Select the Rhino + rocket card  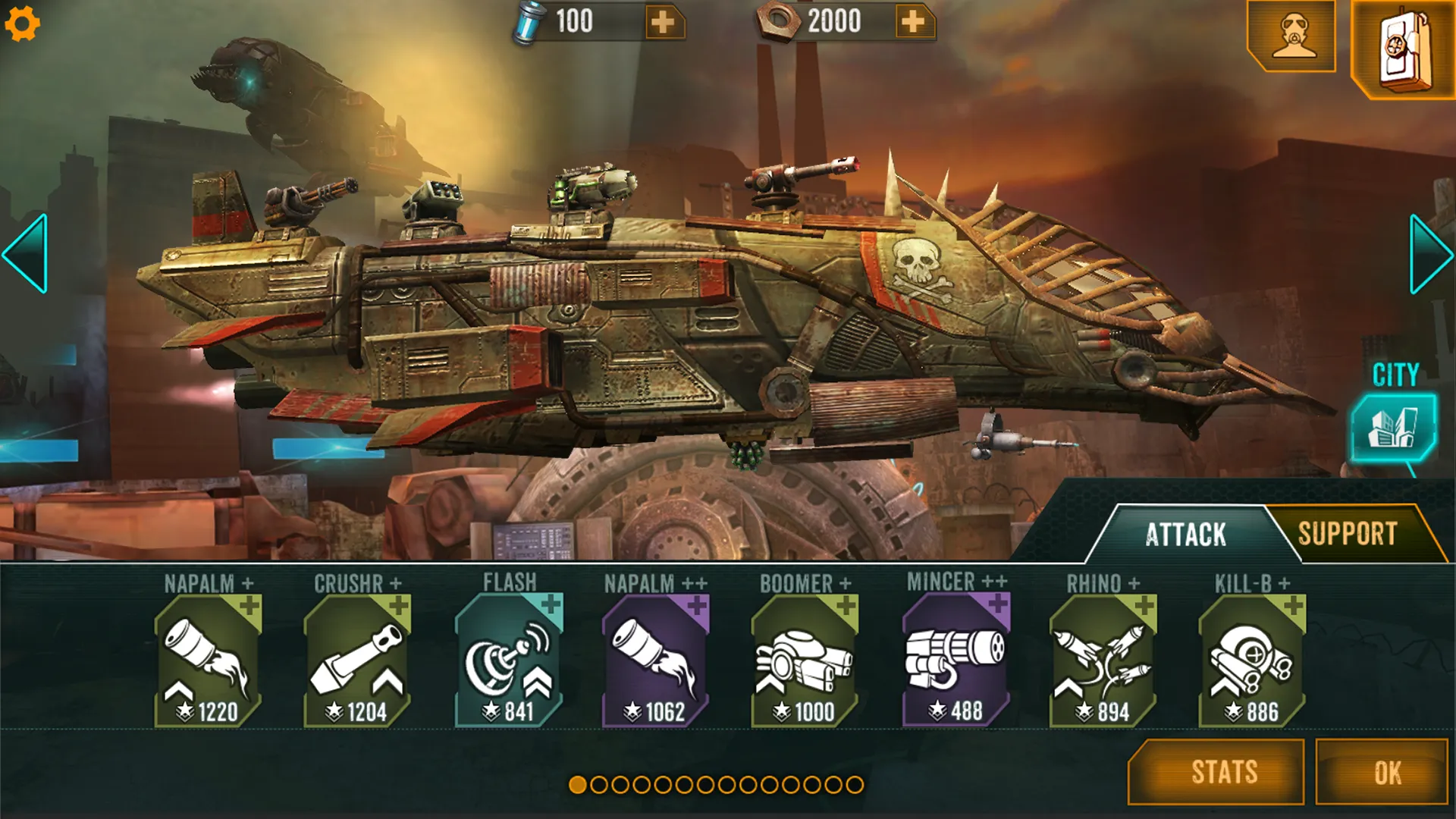pos(1103,660)
